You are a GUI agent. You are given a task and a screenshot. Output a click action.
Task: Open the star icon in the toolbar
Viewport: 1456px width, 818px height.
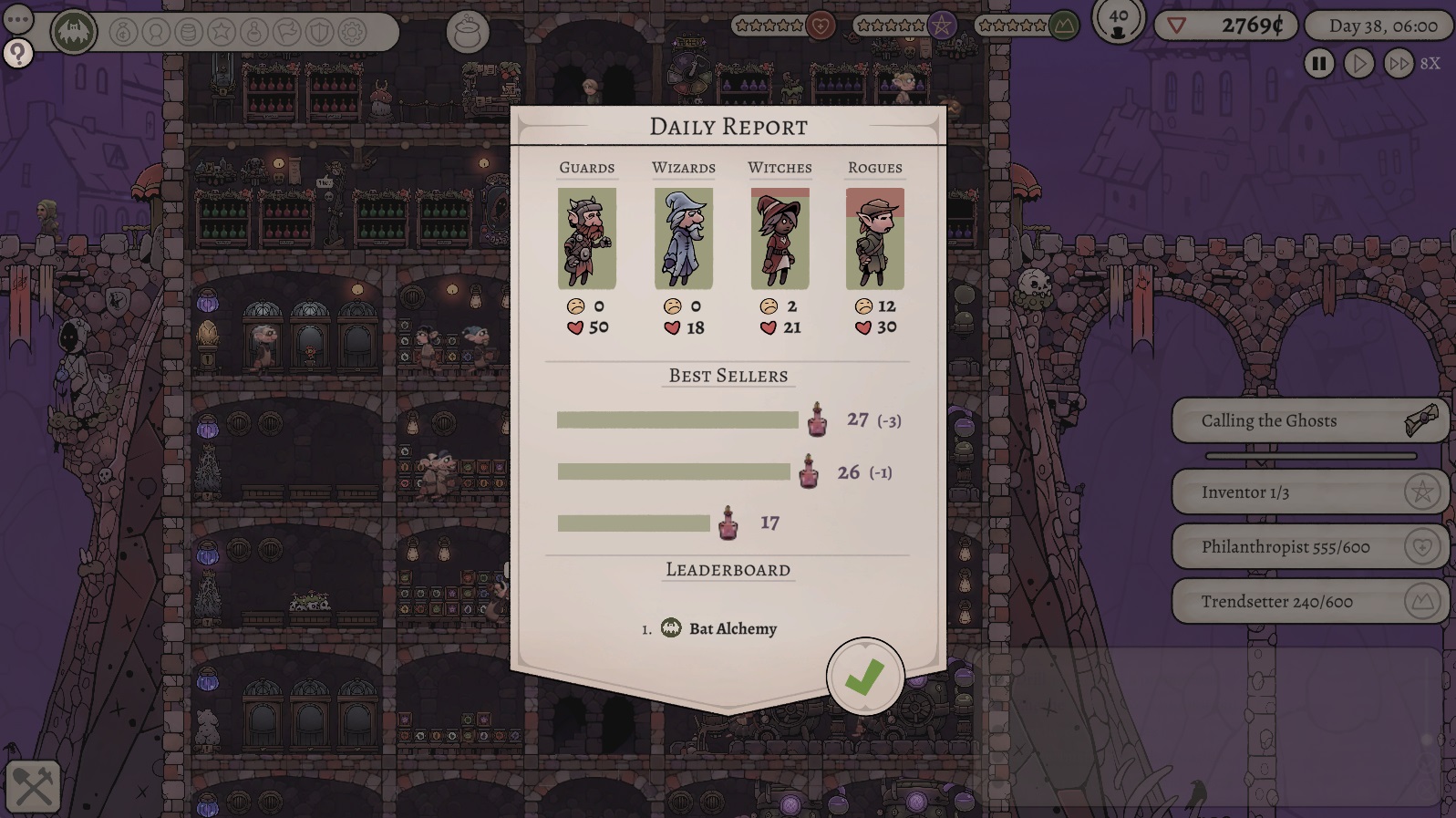[x=222, y=33]
